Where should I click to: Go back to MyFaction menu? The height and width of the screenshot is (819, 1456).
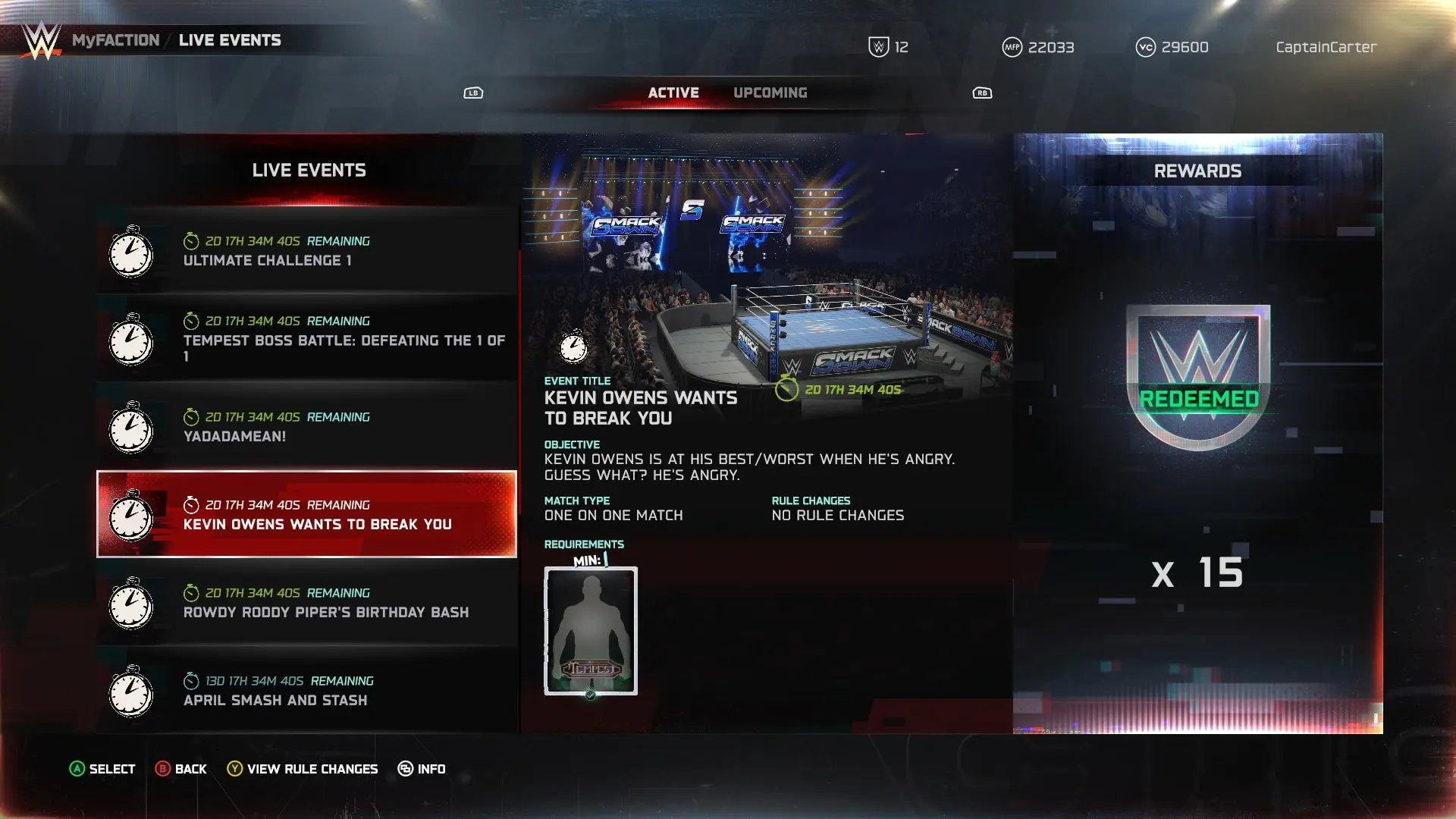click(x=115, y=40)
